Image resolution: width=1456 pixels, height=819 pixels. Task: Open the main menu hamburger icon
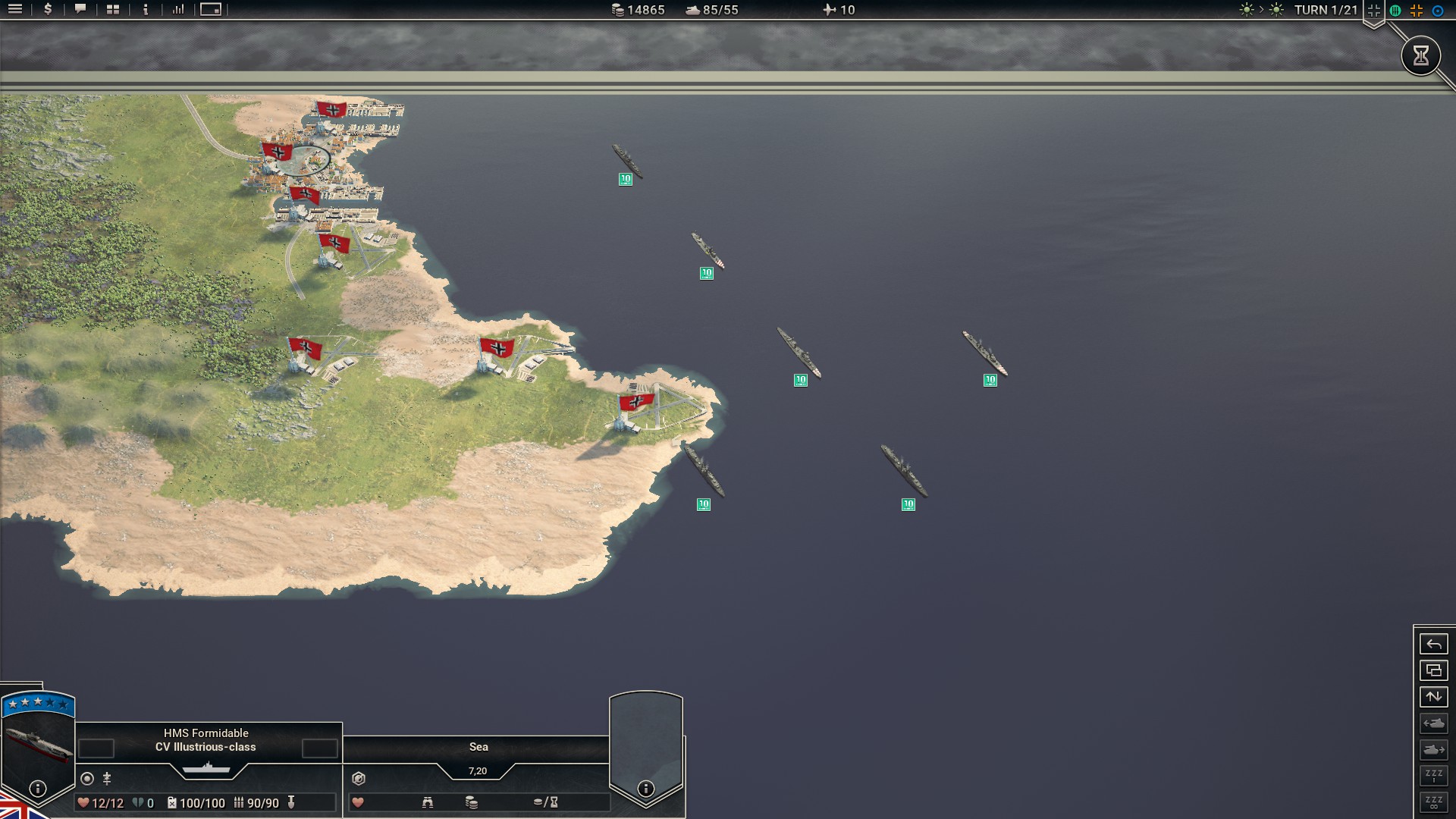point(15,10)
